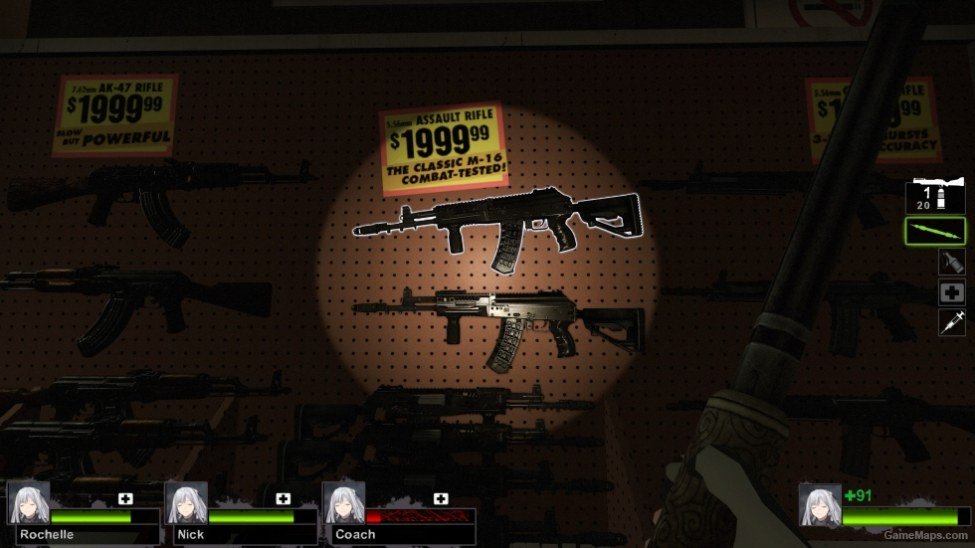The height and width of the screenshot is (548, 975).
Task: Click your own character portrait beside +91
Action: click(x=819, y=504)
